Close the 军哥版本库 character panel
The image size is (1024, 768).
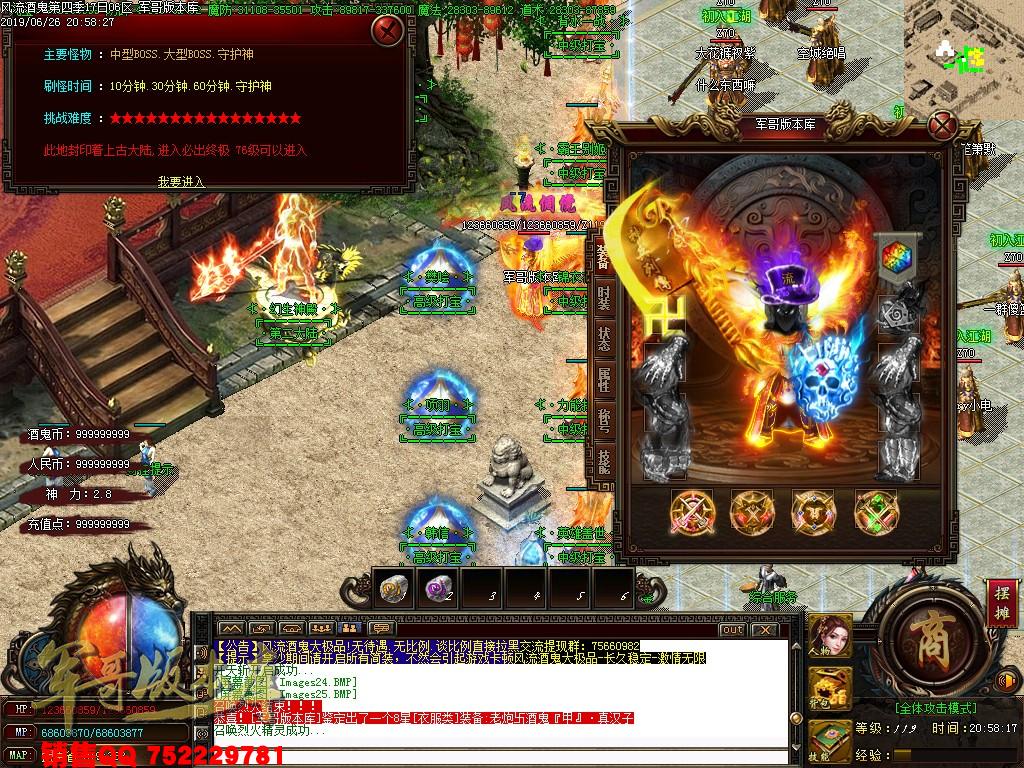click(941, 126)
